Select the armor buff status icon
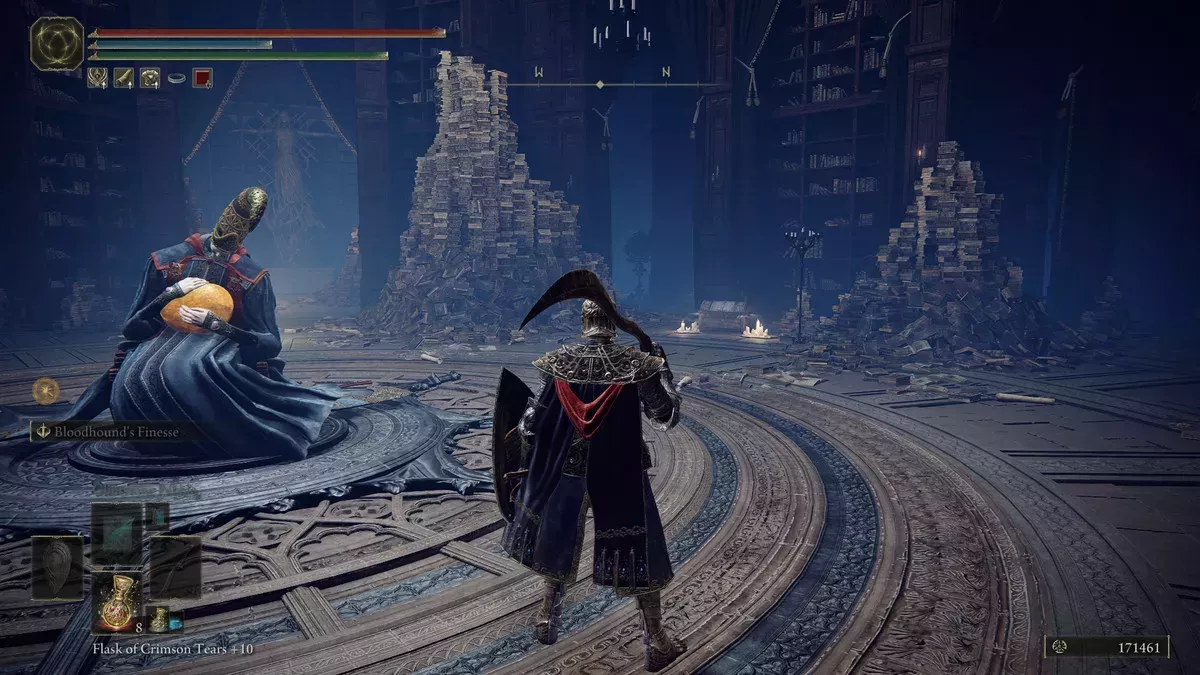 click(x=149, y=77)
